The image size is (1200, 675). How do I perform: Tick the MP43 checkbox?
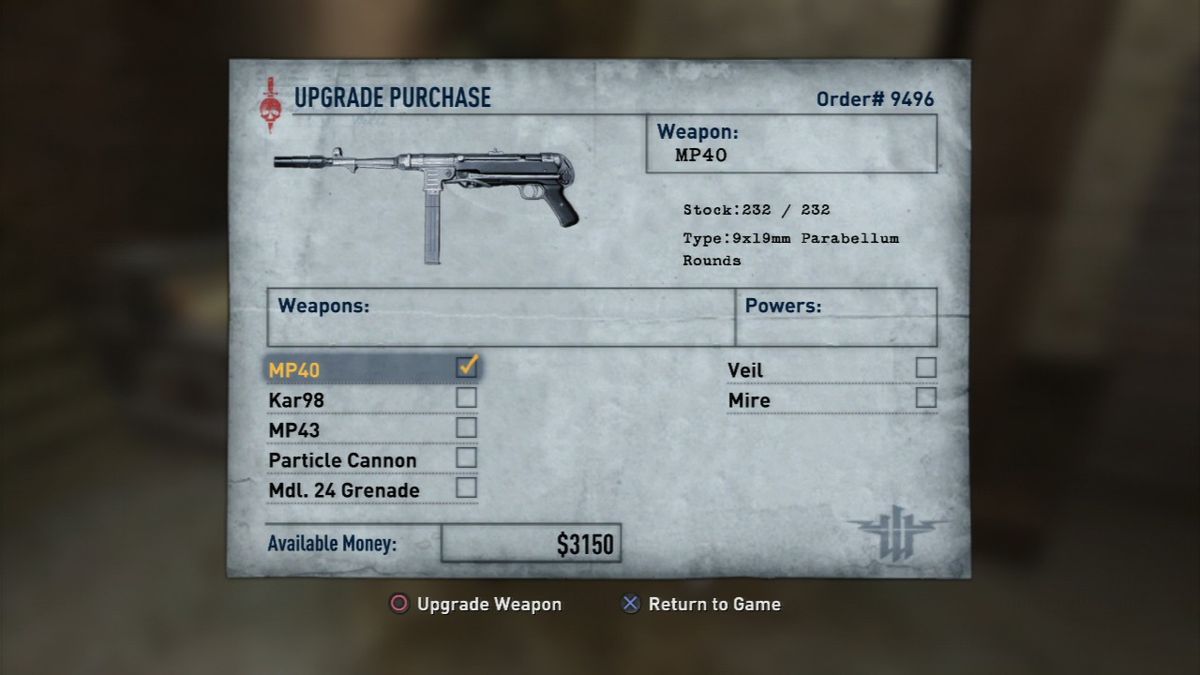tap(467, 428)
